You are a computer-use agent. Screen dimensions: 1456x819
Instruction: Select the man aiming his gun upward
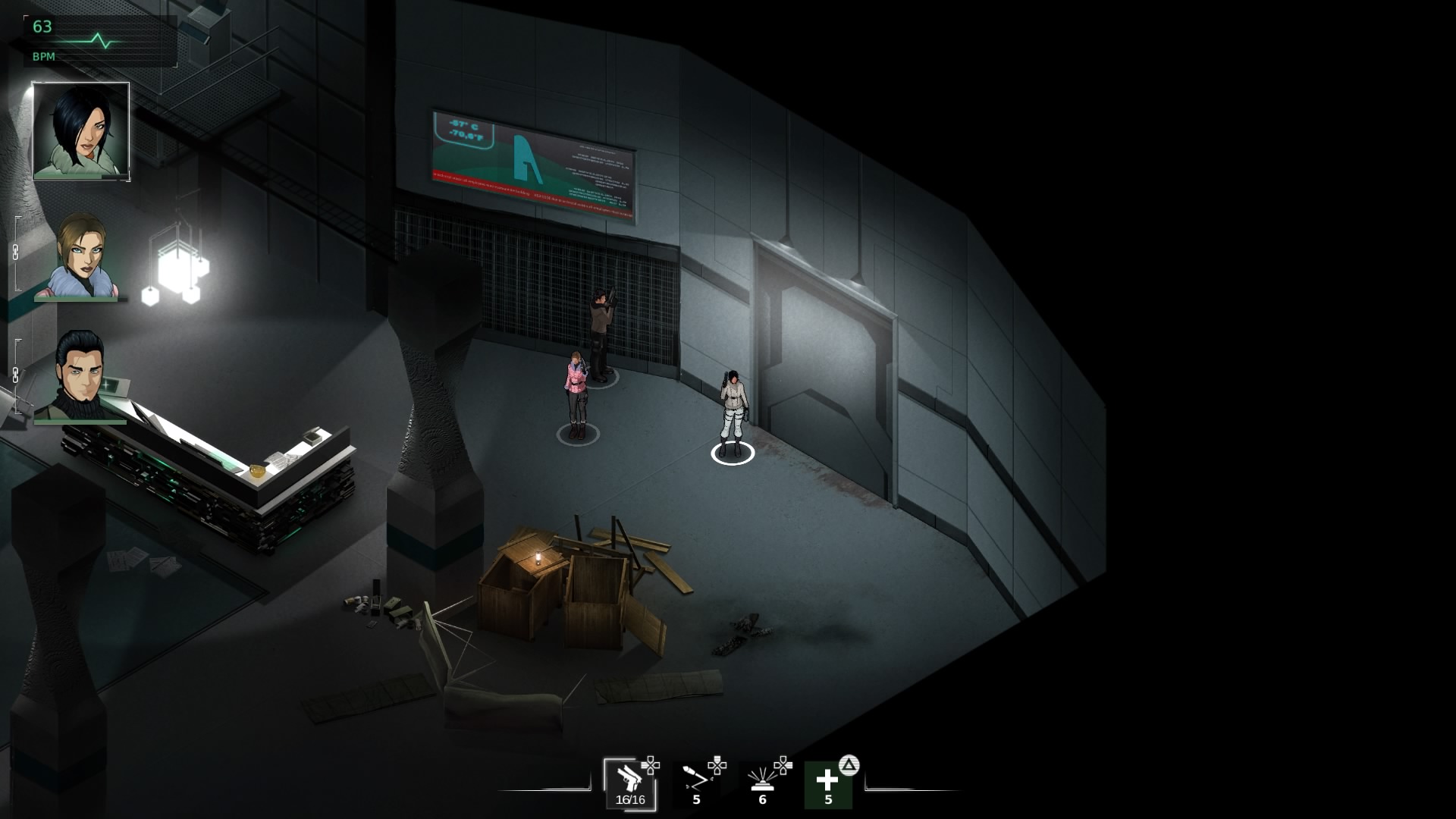601,334
